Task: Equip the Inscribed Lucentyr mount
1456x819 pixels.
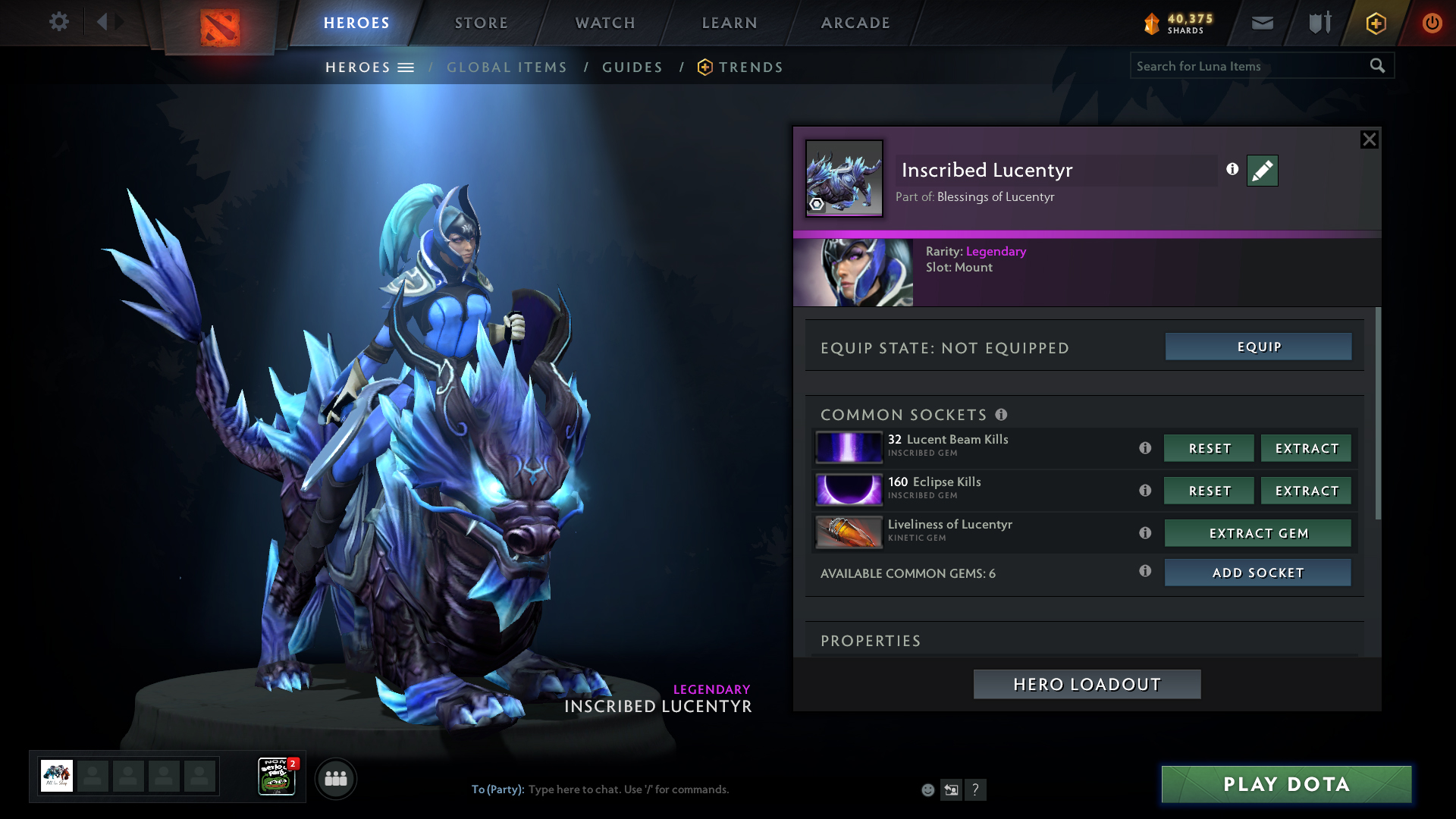Action: 1259,347
